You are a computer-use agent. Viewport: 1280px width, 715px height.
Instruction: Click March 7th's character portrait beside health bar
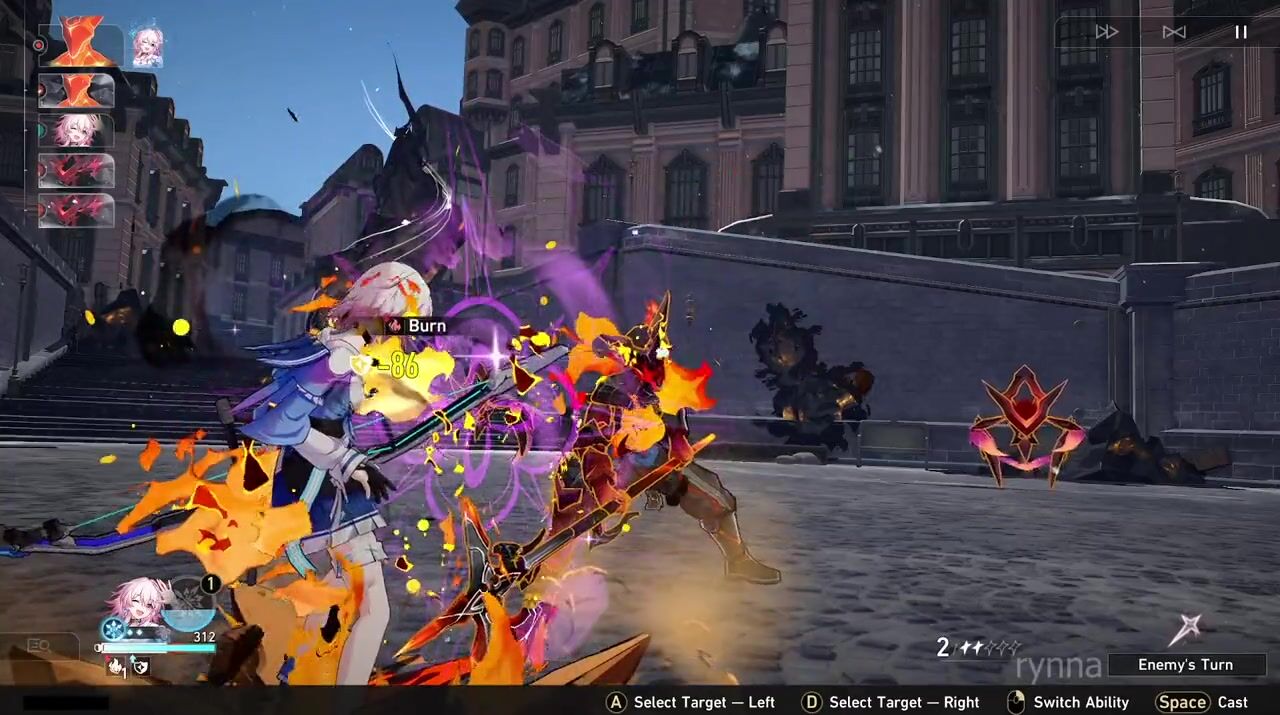(x=139, y=601)
